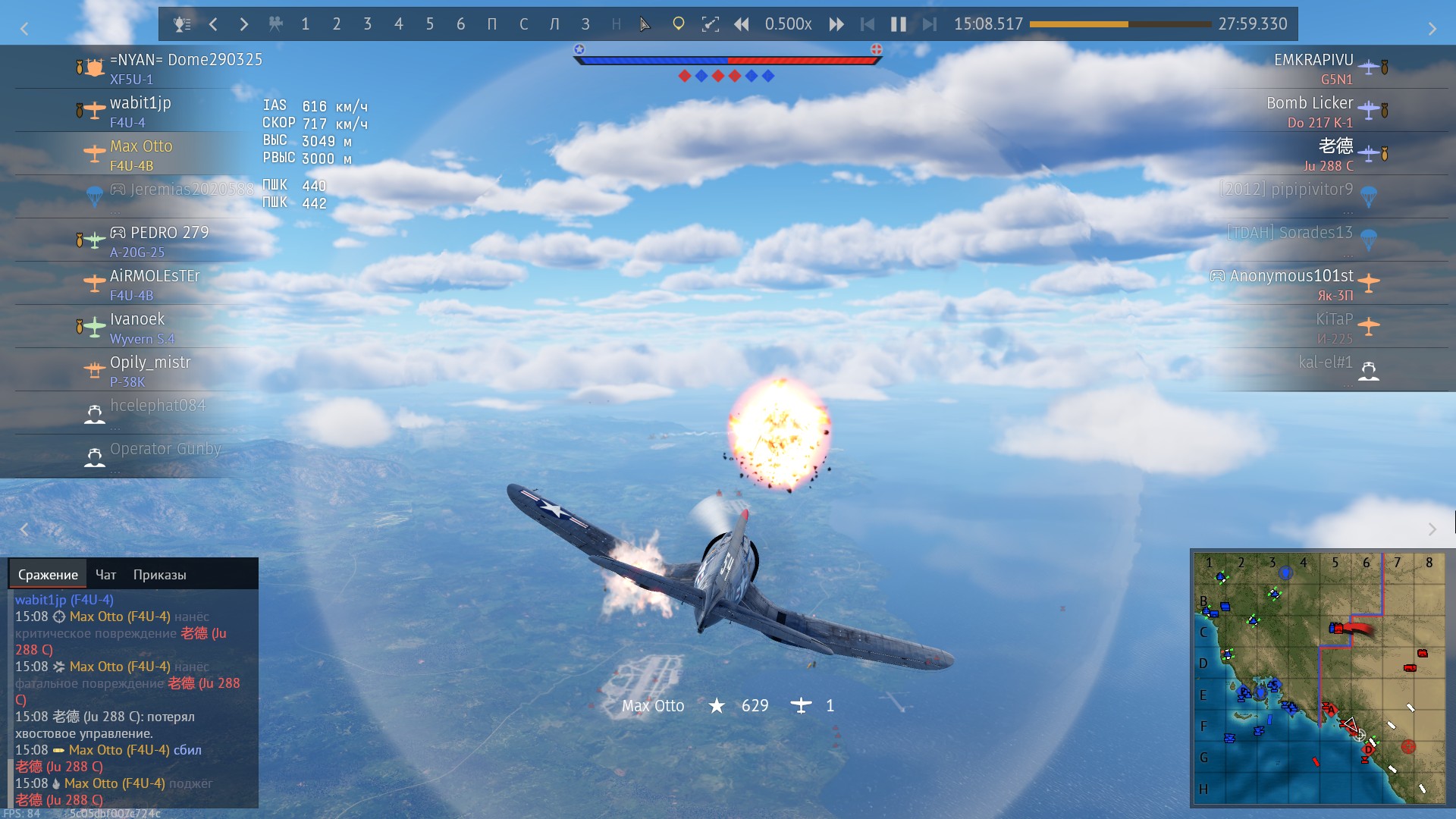Pause the replay playback
Viewport: 1456px width, 819px height.
(899, 24)
